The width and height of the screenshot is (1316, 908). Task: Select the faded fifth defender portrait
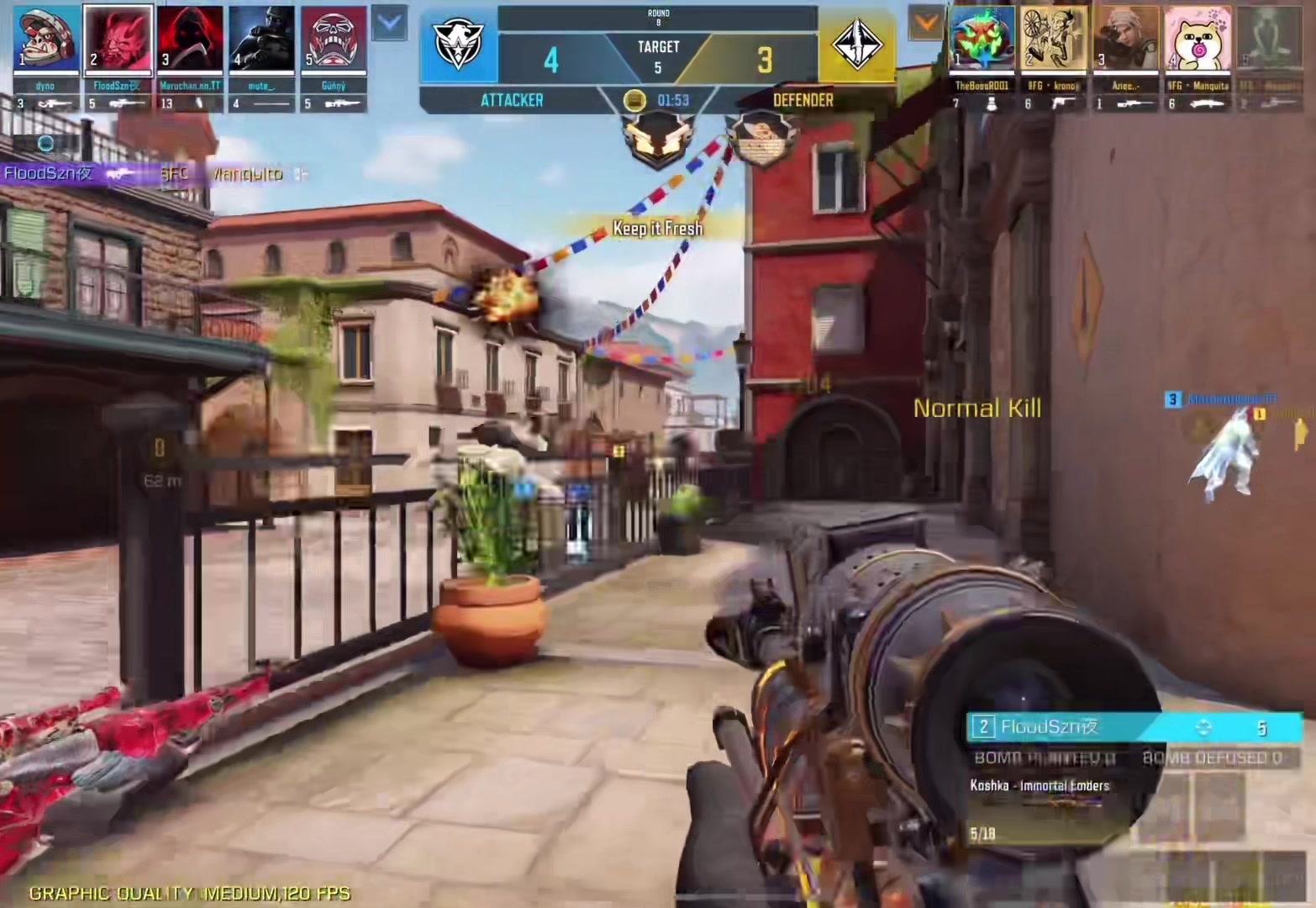[1269, 40]
